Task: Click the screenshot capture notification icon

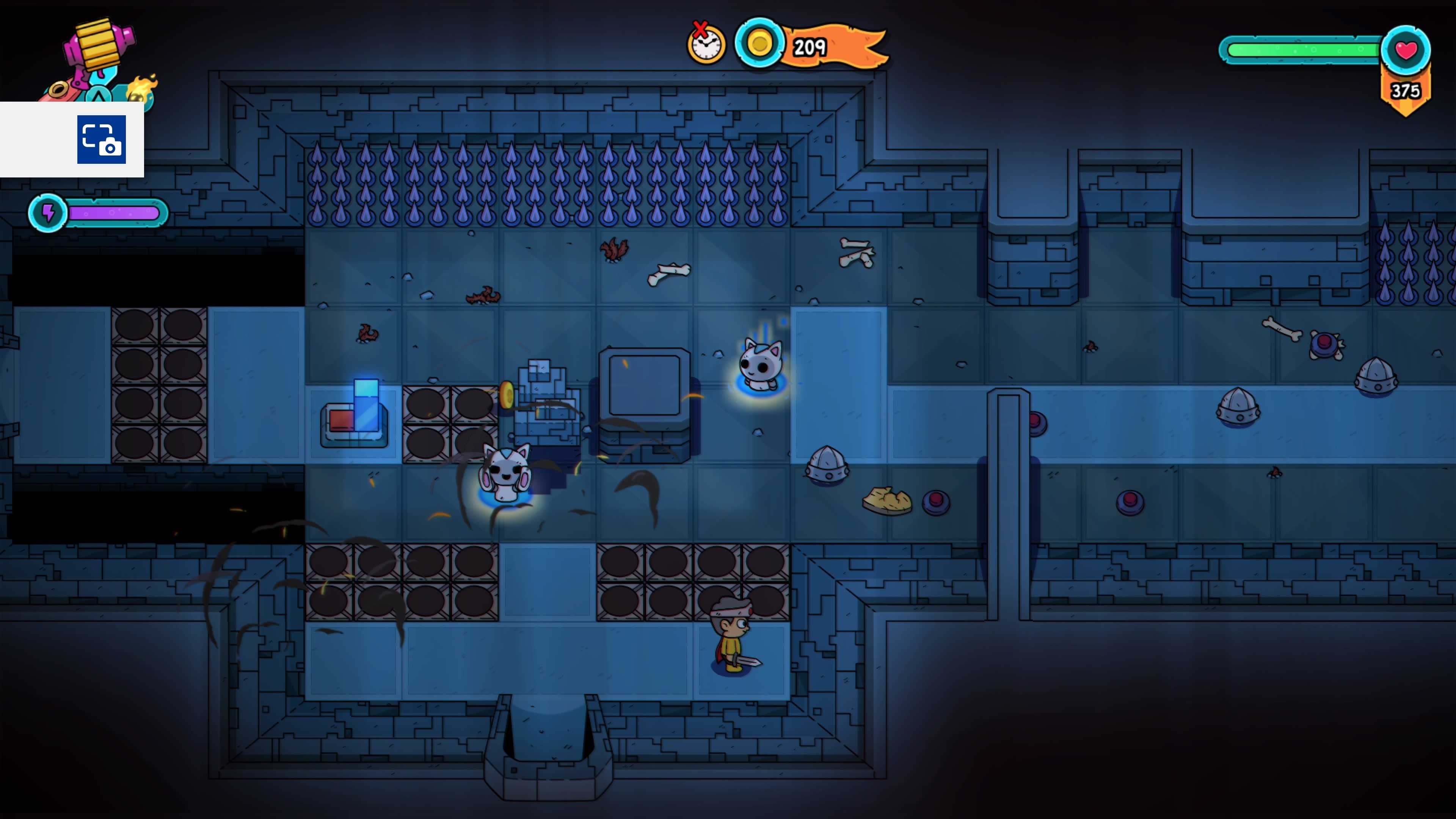Action: [x=101, y=140]
